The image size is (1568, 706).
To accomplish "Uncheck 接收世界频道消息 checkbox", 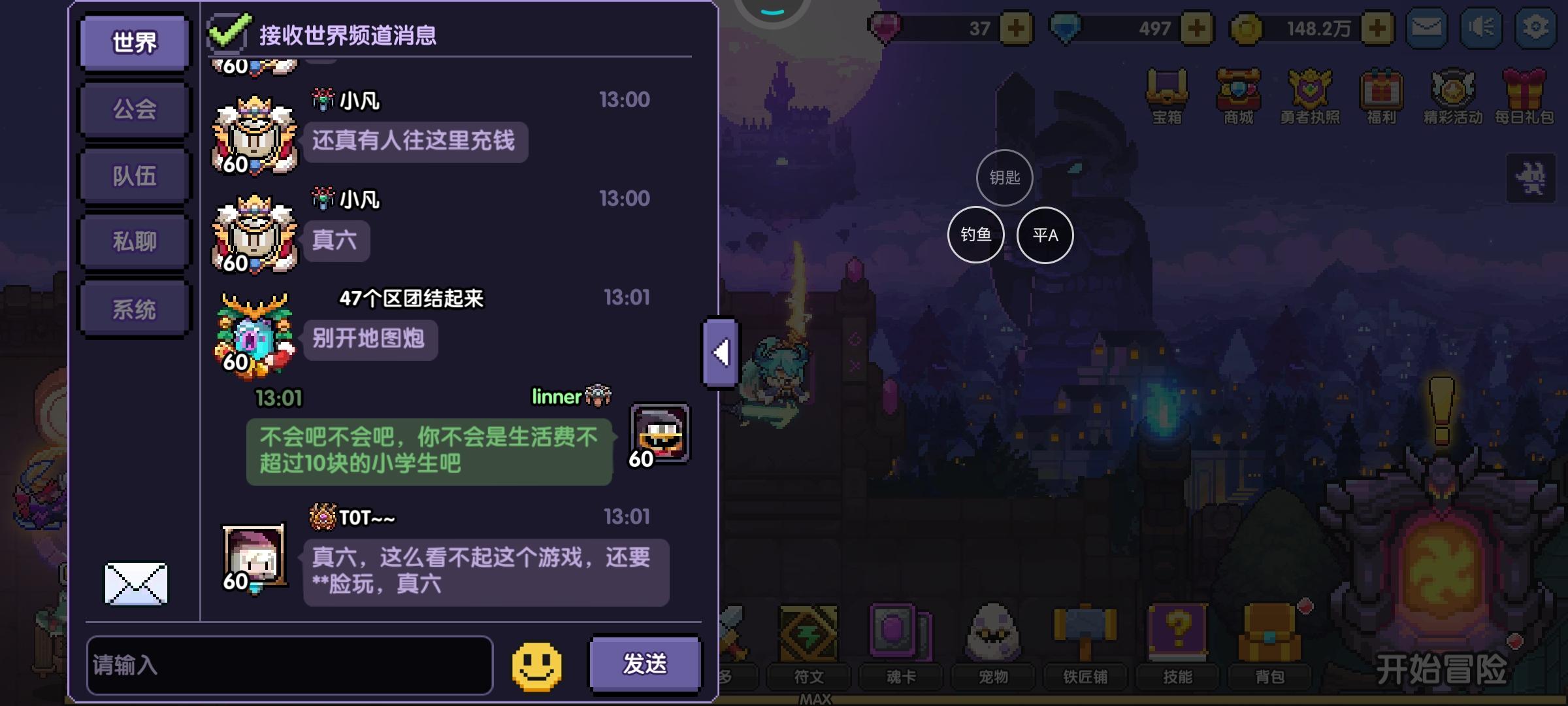I will click(x=227, y=30).
